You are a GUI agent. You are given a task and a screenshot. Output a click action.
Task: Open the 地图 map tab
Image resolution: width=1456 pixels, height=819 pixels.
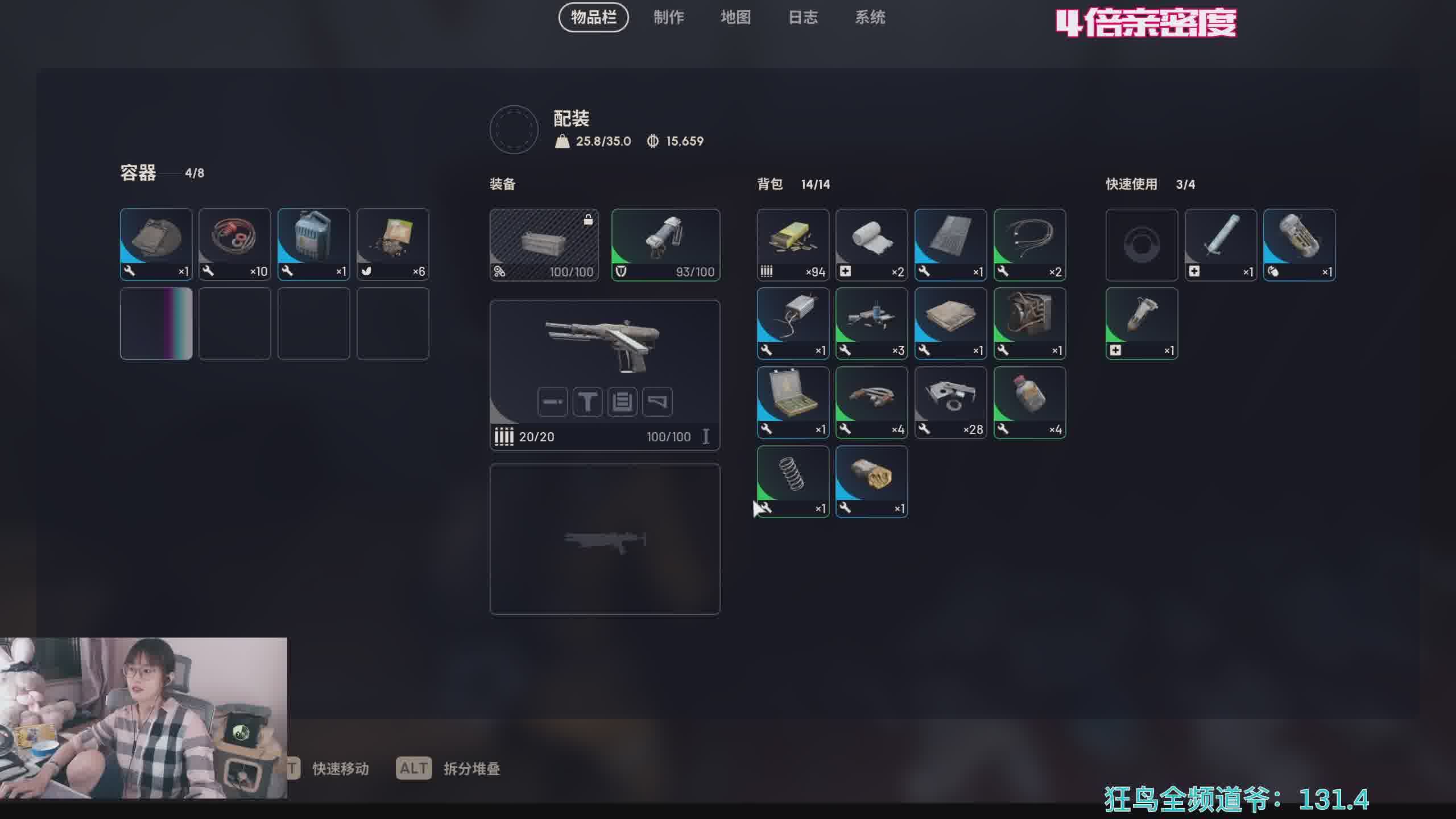tap(735, 18)
